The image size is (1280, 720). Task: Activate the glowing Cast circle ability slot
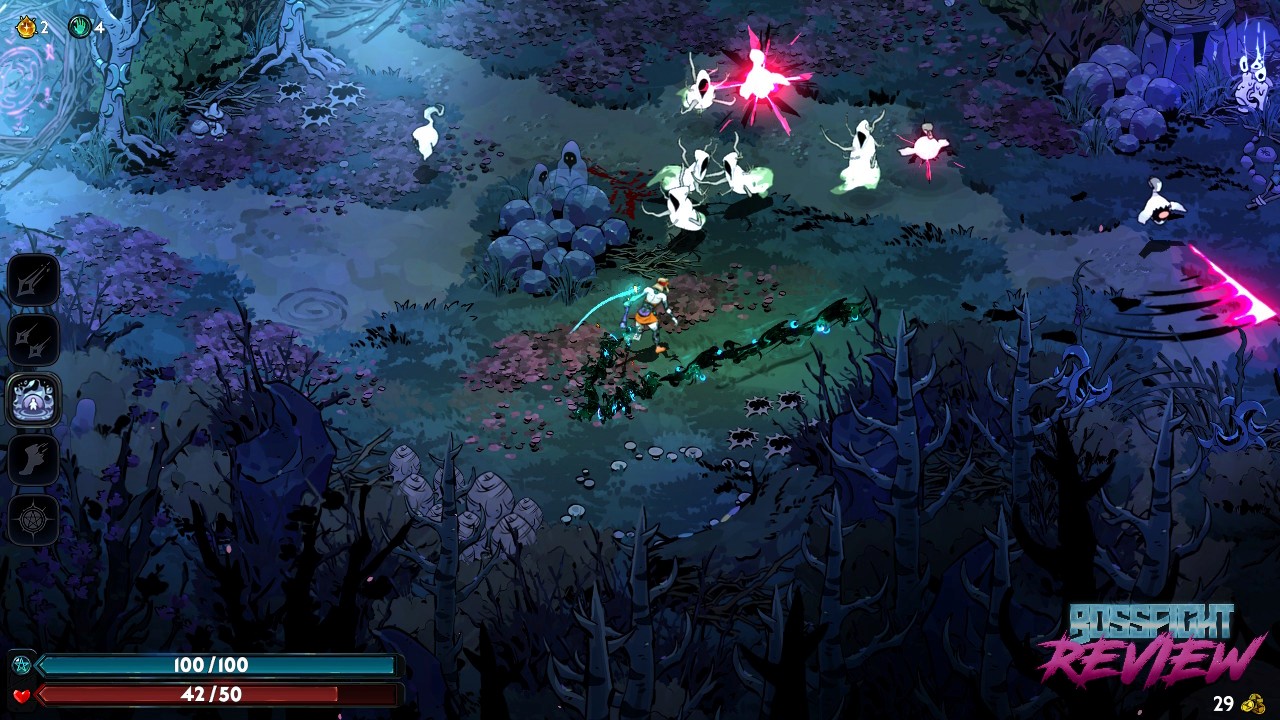(x=34, y=400)
